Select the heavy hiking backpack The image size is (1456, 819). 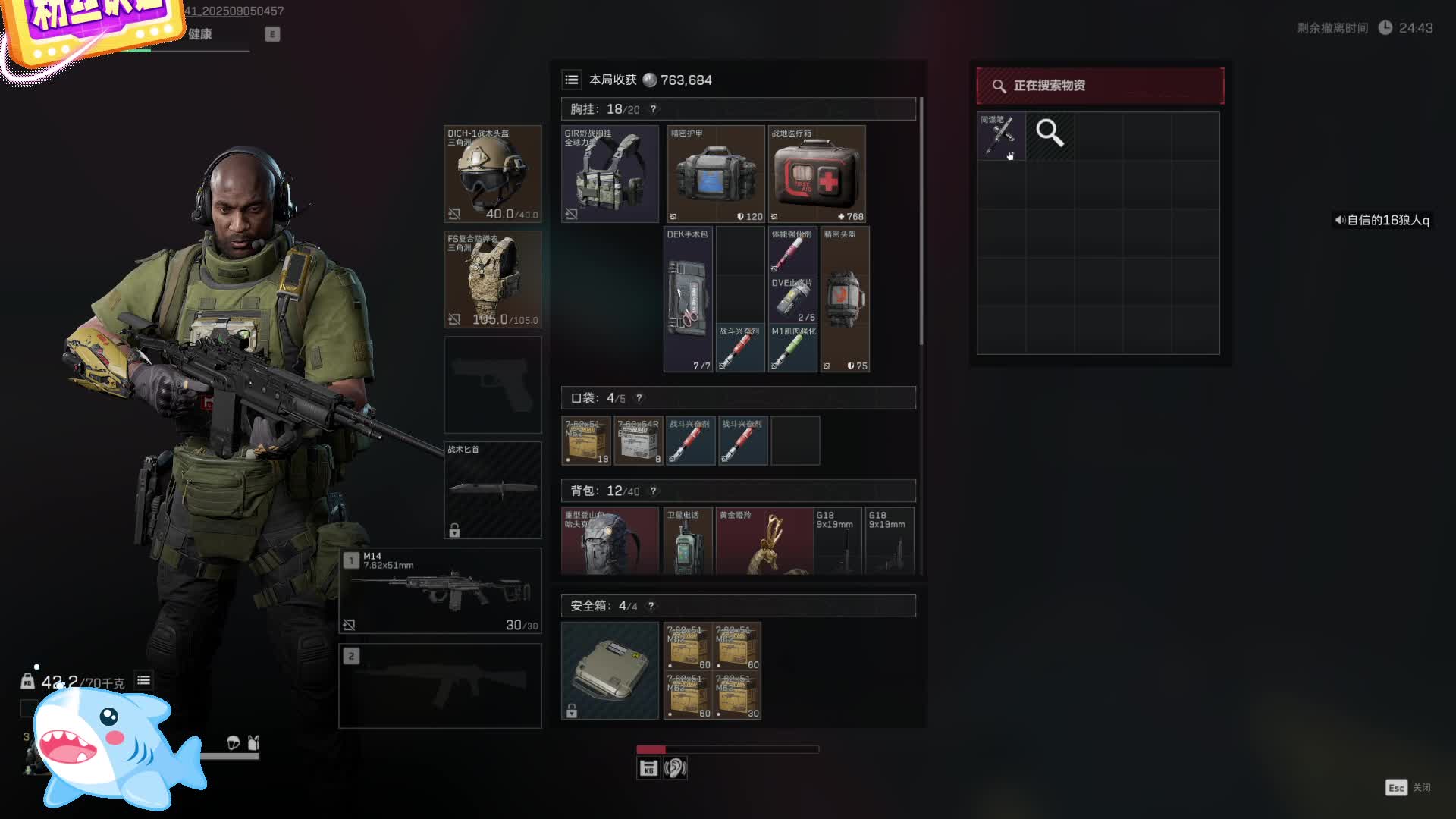[610, 541]
